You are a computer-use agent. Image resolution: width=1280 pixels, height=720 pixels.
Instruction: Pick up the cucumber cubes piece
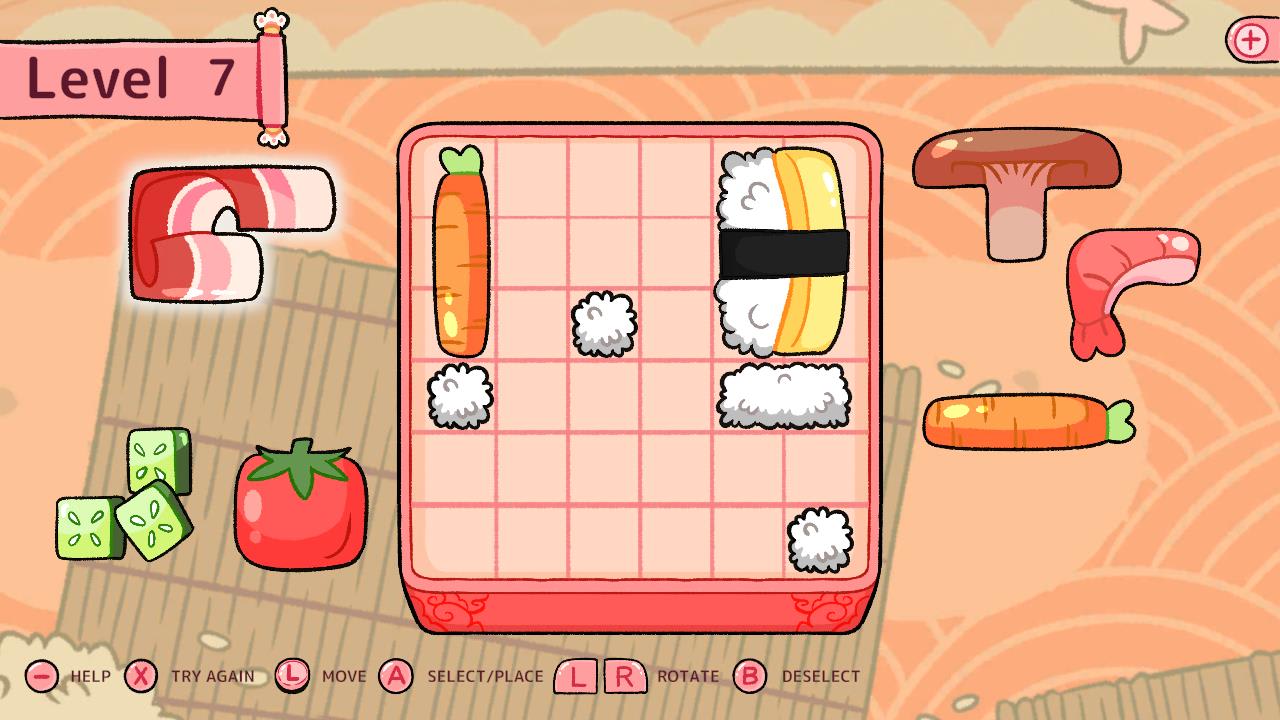coord(125,495)
